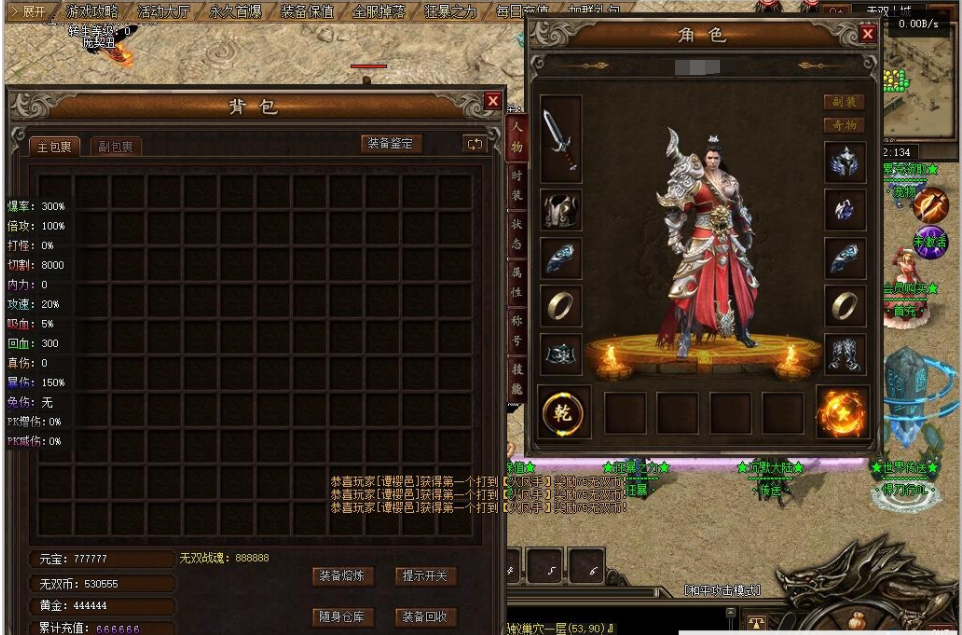Click the 乾 medallion slot
Viewport: 962px width, 635px height.
563,412
